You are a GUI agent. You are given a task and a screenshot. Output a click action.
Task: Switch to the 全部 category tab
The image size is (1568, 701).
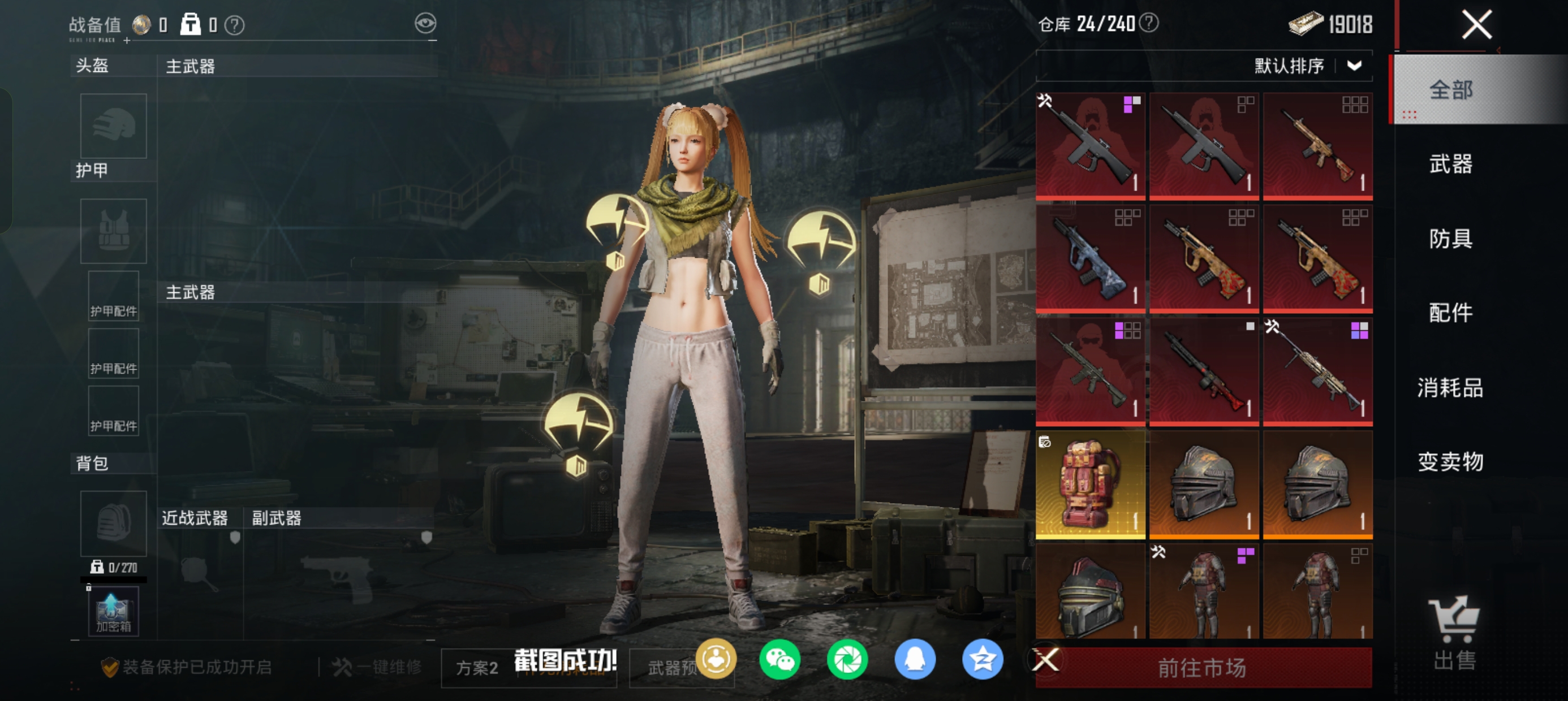(1450, 90)
